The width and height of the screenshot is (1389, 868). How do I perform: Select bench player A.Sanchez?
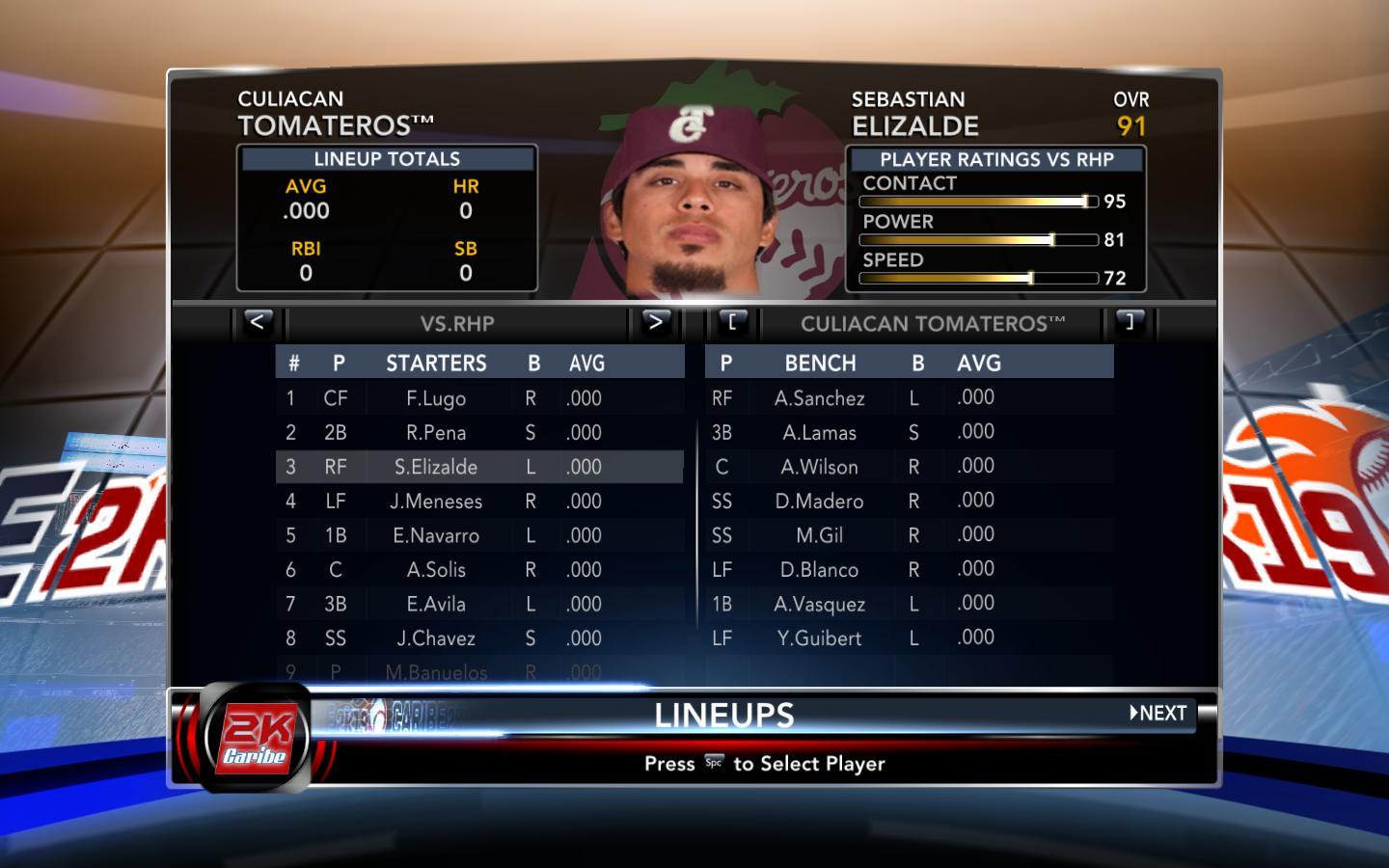[x=820, y=398]
